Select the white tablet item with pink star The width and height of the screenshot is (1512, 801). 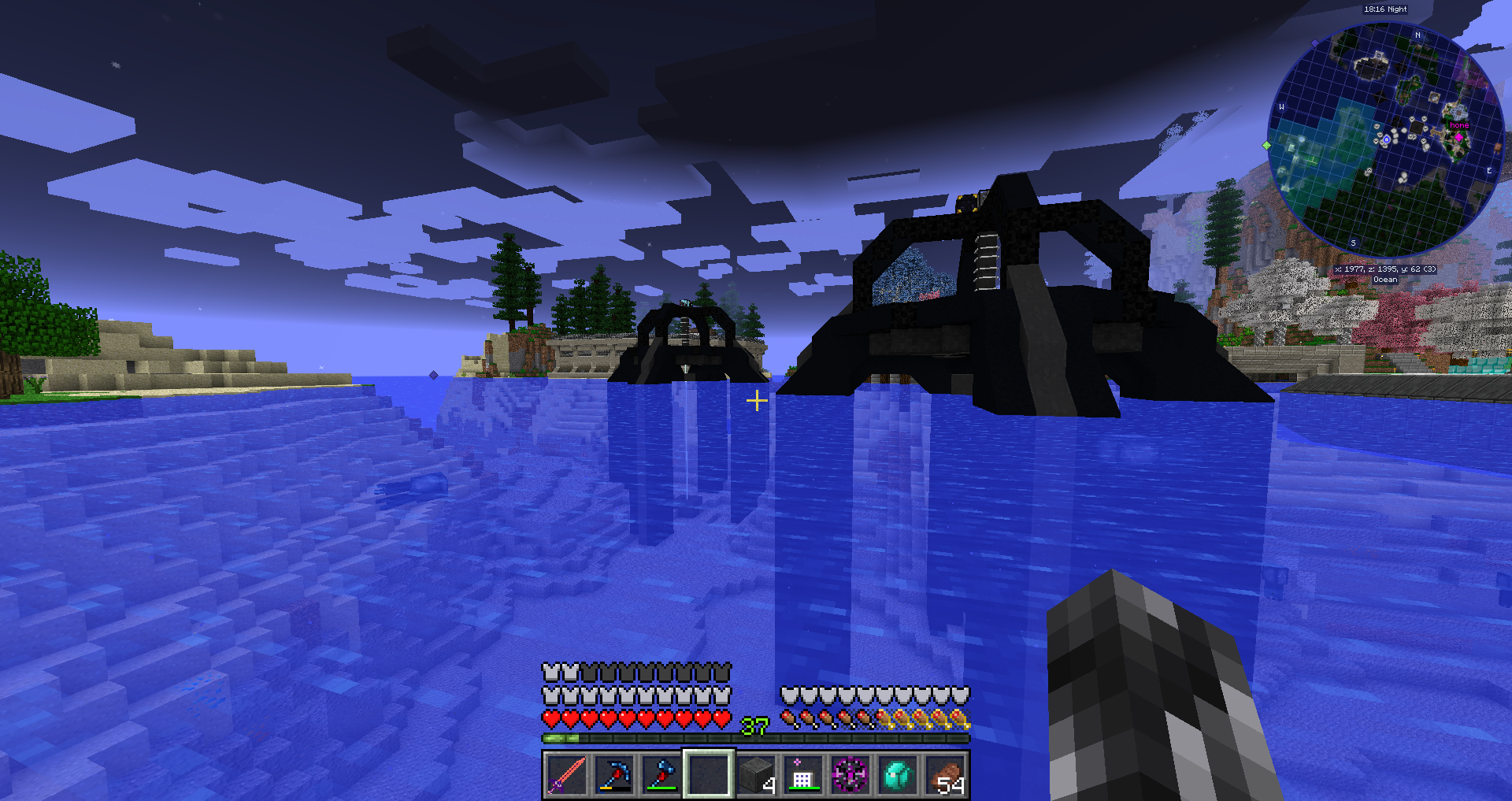(x=802, y=774)
